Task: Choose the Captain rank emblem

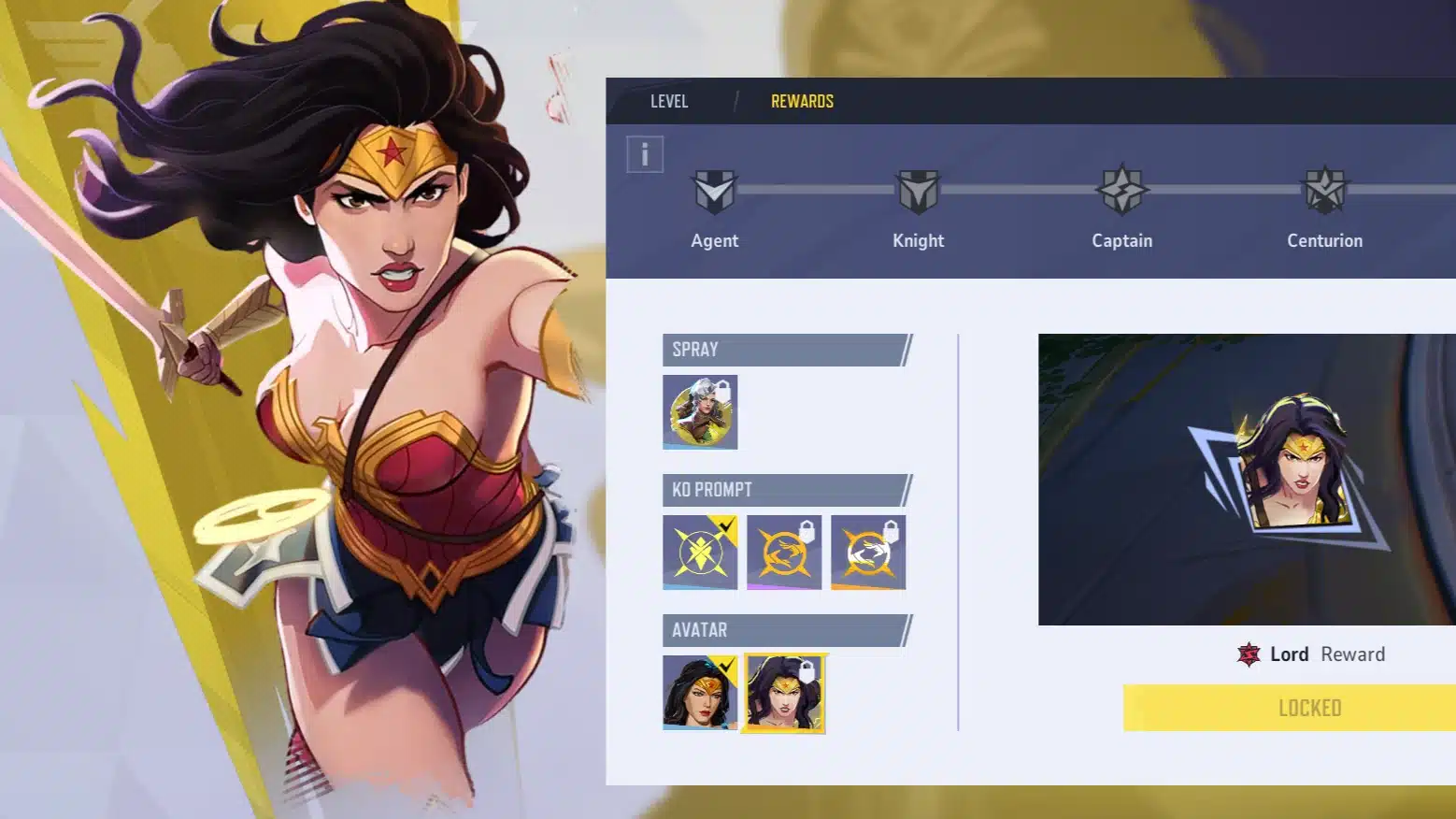Action: 1121,190
